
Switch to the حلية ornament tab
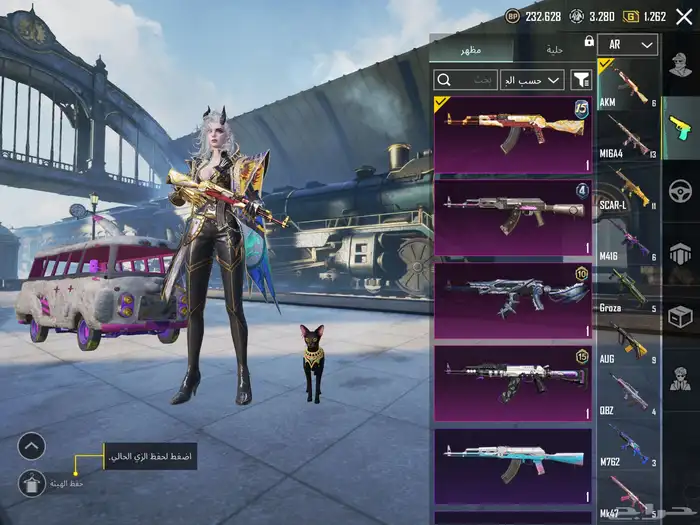553,49
